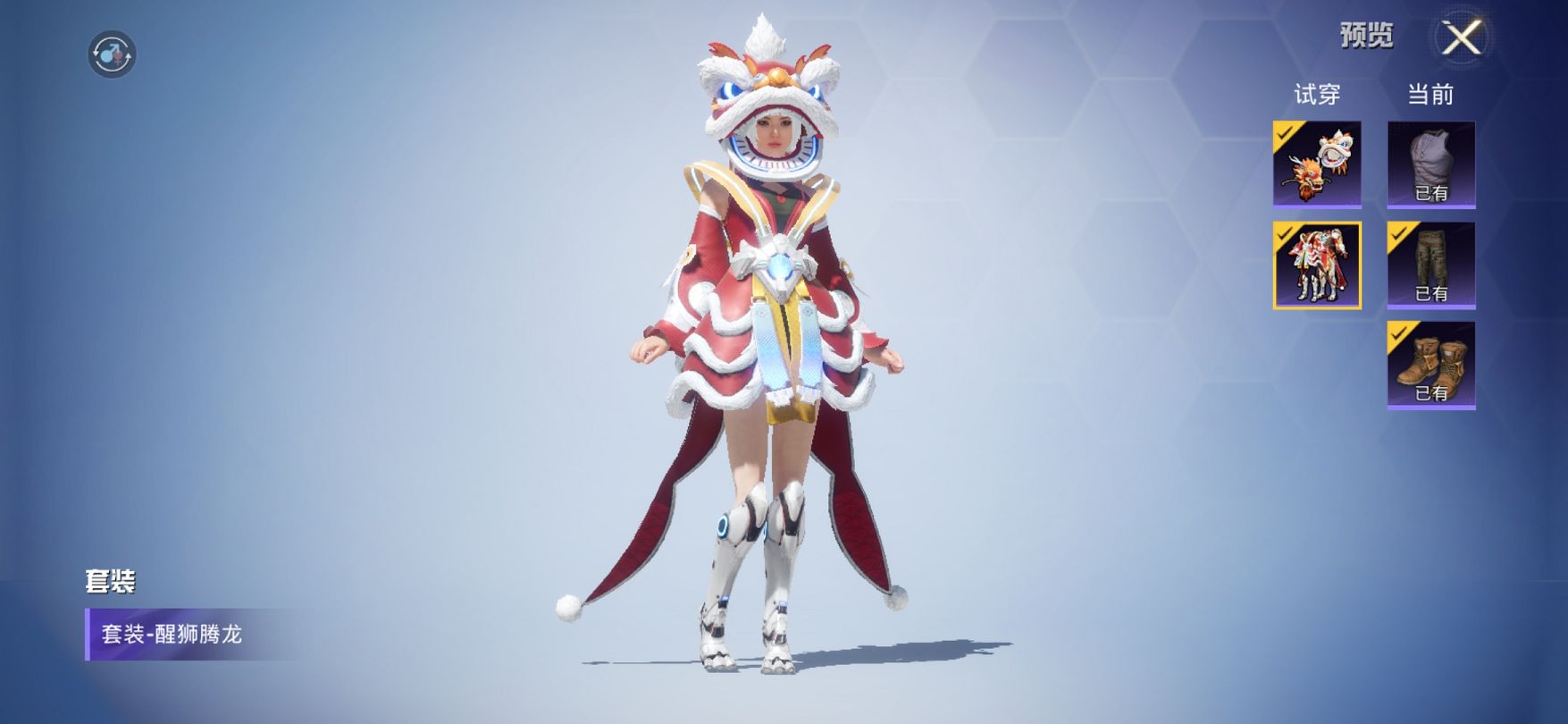Choose the owned camo pants slot

(1430, 265)
